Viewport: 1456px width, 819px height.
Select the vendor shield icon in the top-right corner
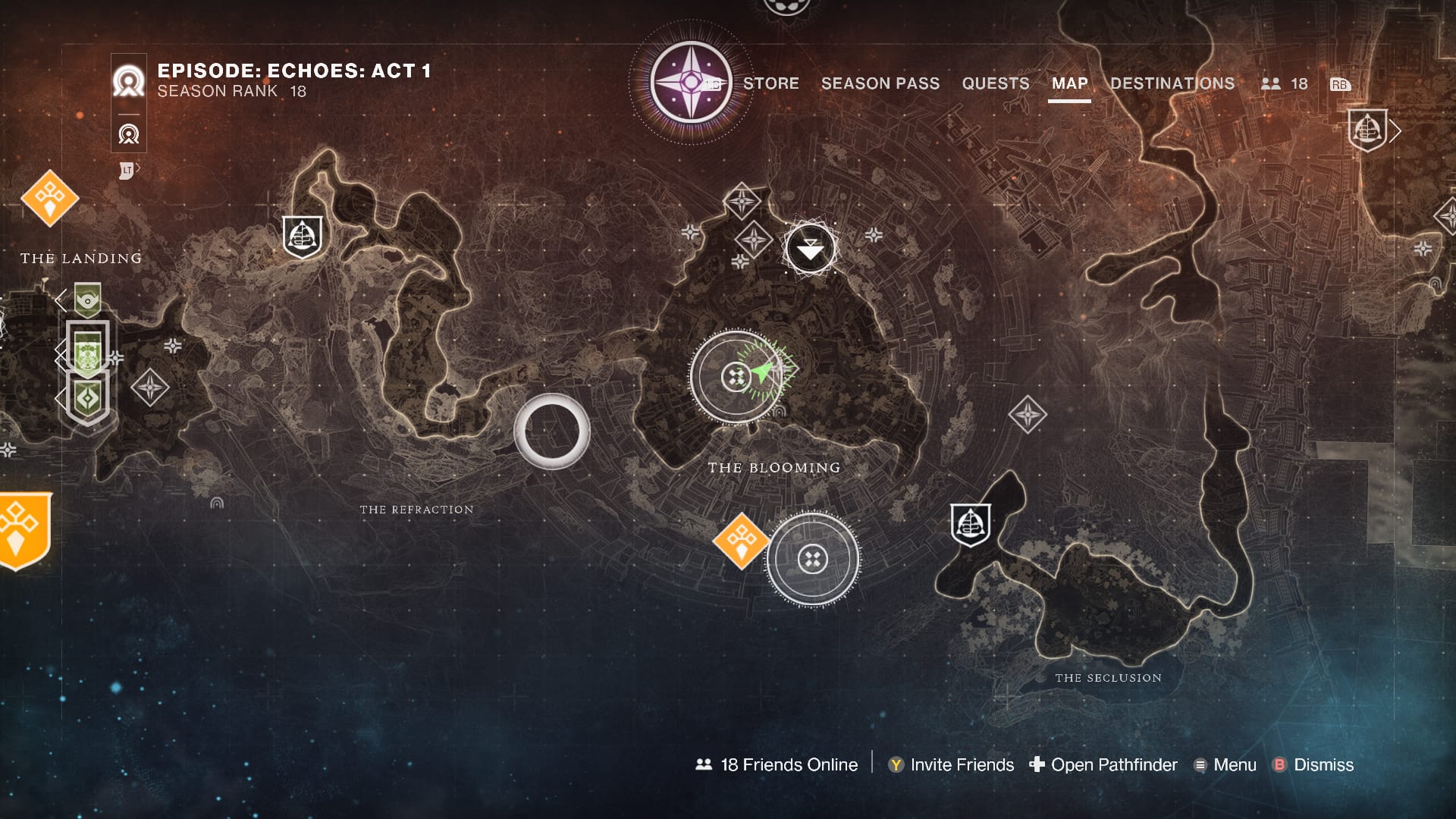1367,130
